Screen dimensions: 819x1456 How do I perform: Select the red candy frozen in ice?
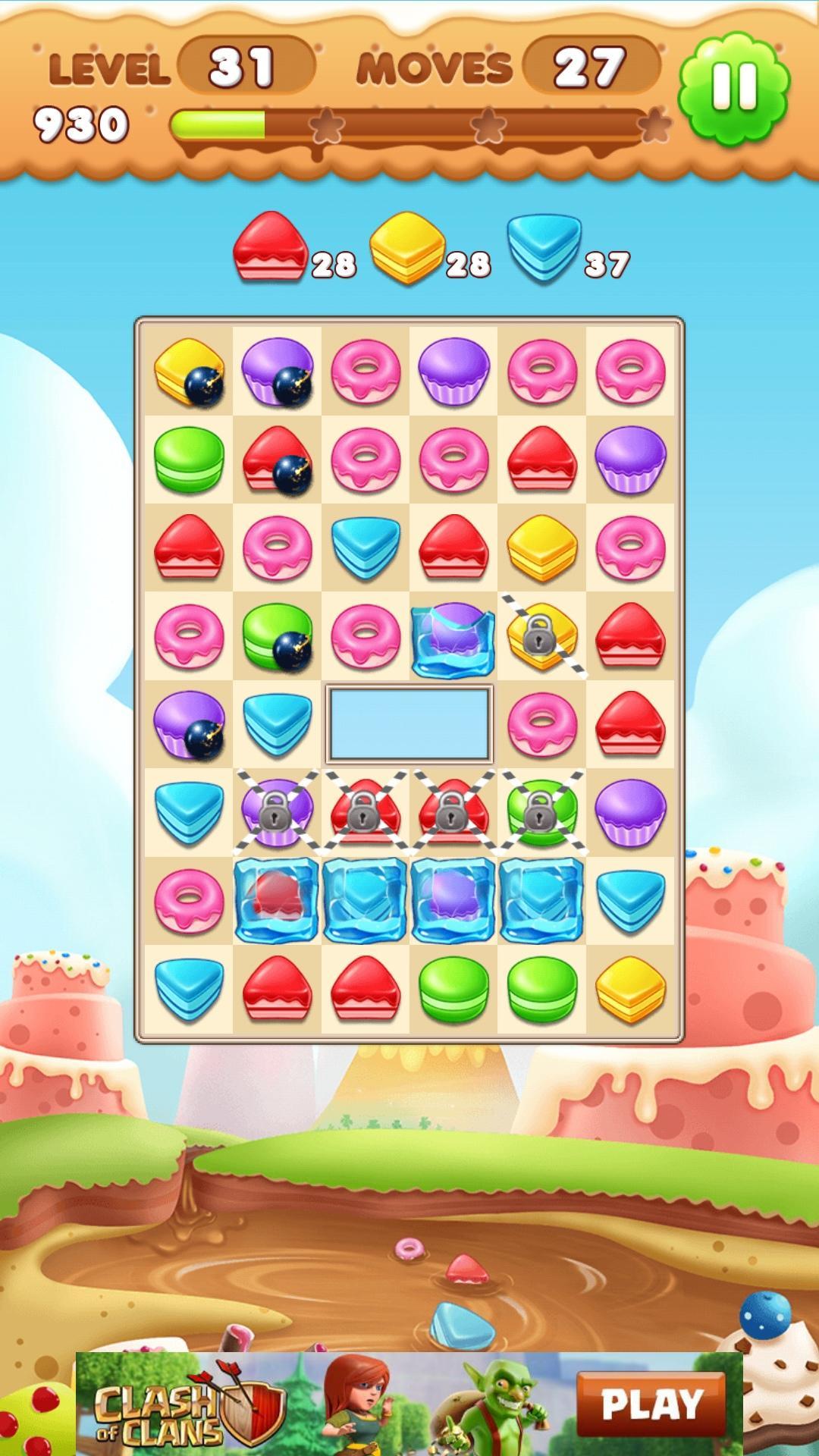[277, 899]
